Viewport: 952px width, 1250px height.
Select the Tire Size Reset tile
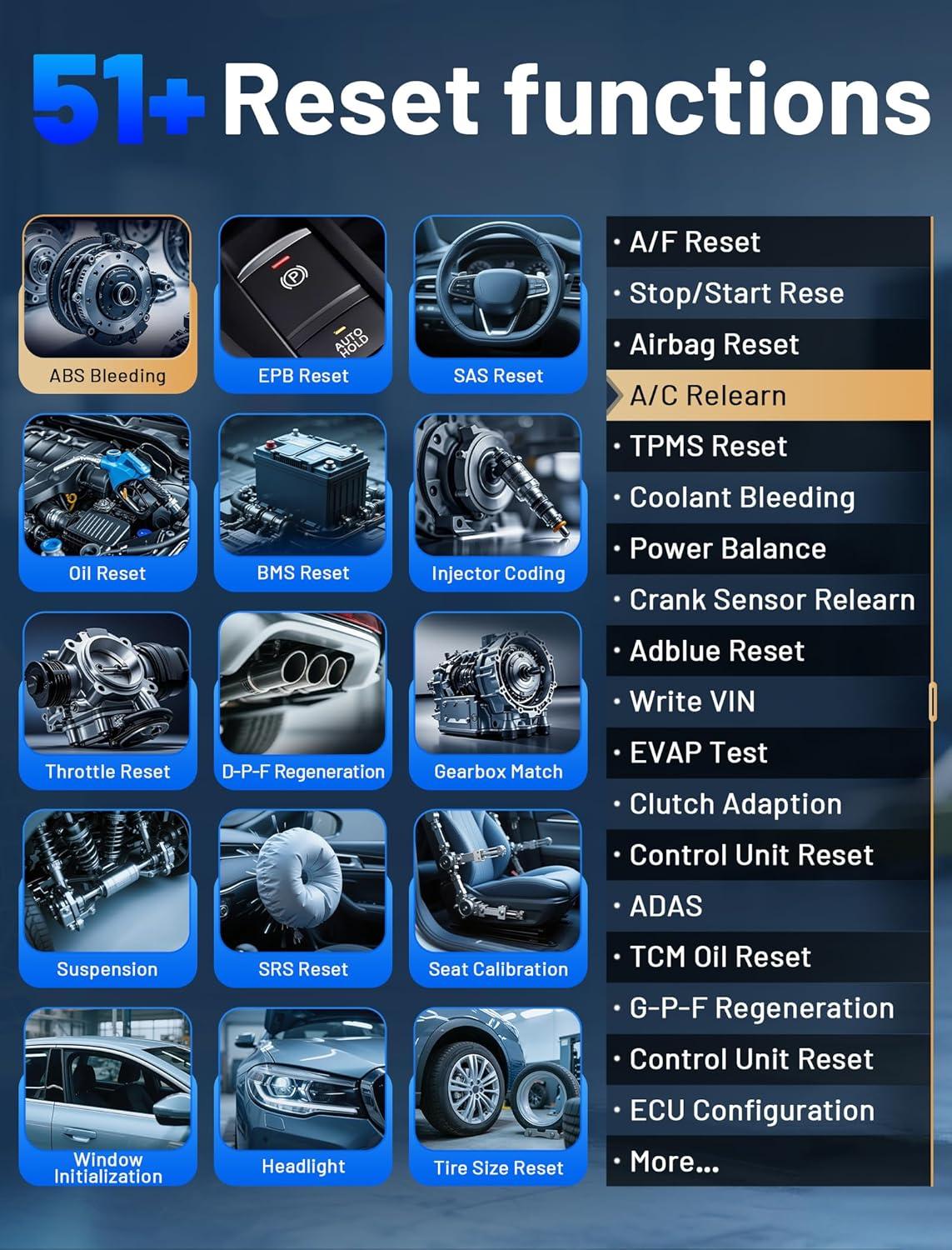pyautogui.click(x=498, y=1095)
